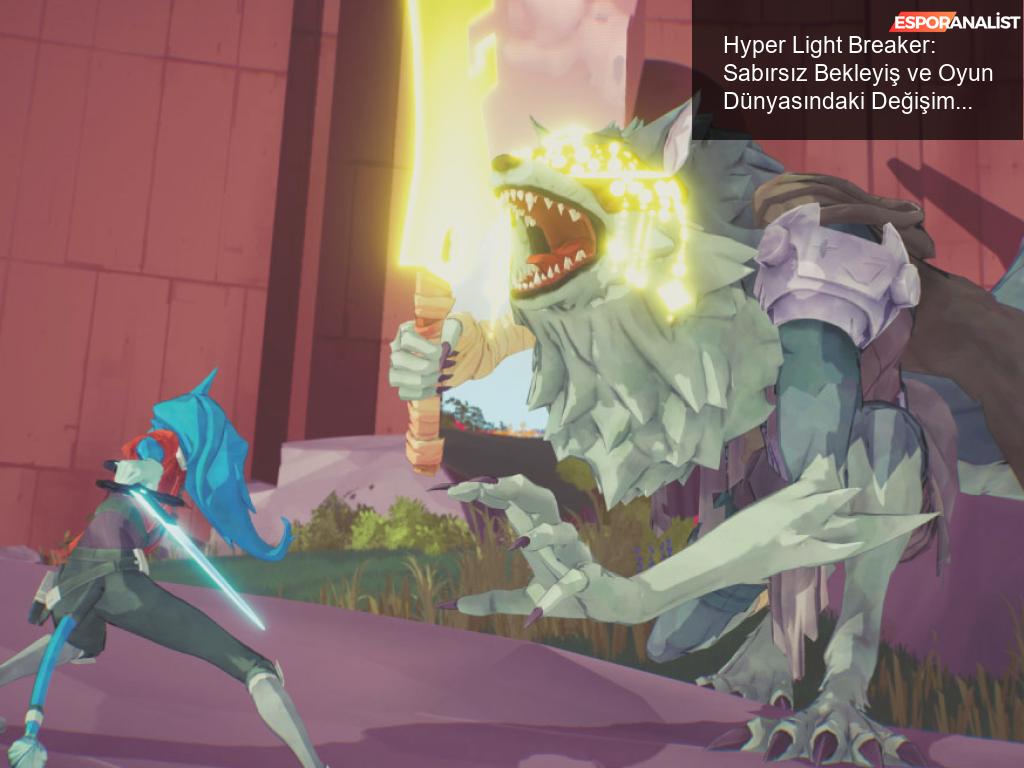Click the Esporanalist logo

pos(955,22)
